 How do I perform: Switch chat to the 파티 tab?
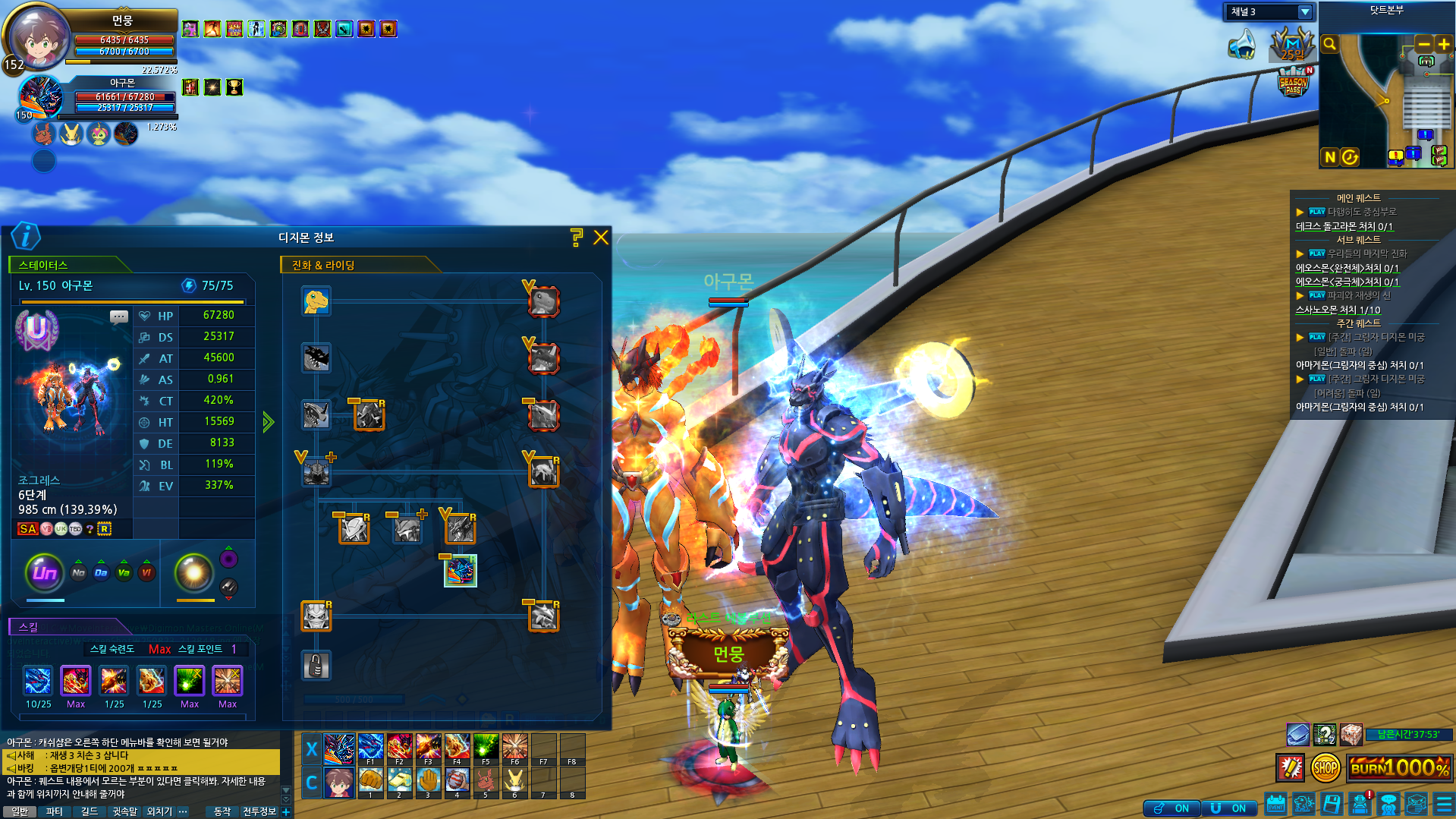pyautogui.click(x=54, y=811)
